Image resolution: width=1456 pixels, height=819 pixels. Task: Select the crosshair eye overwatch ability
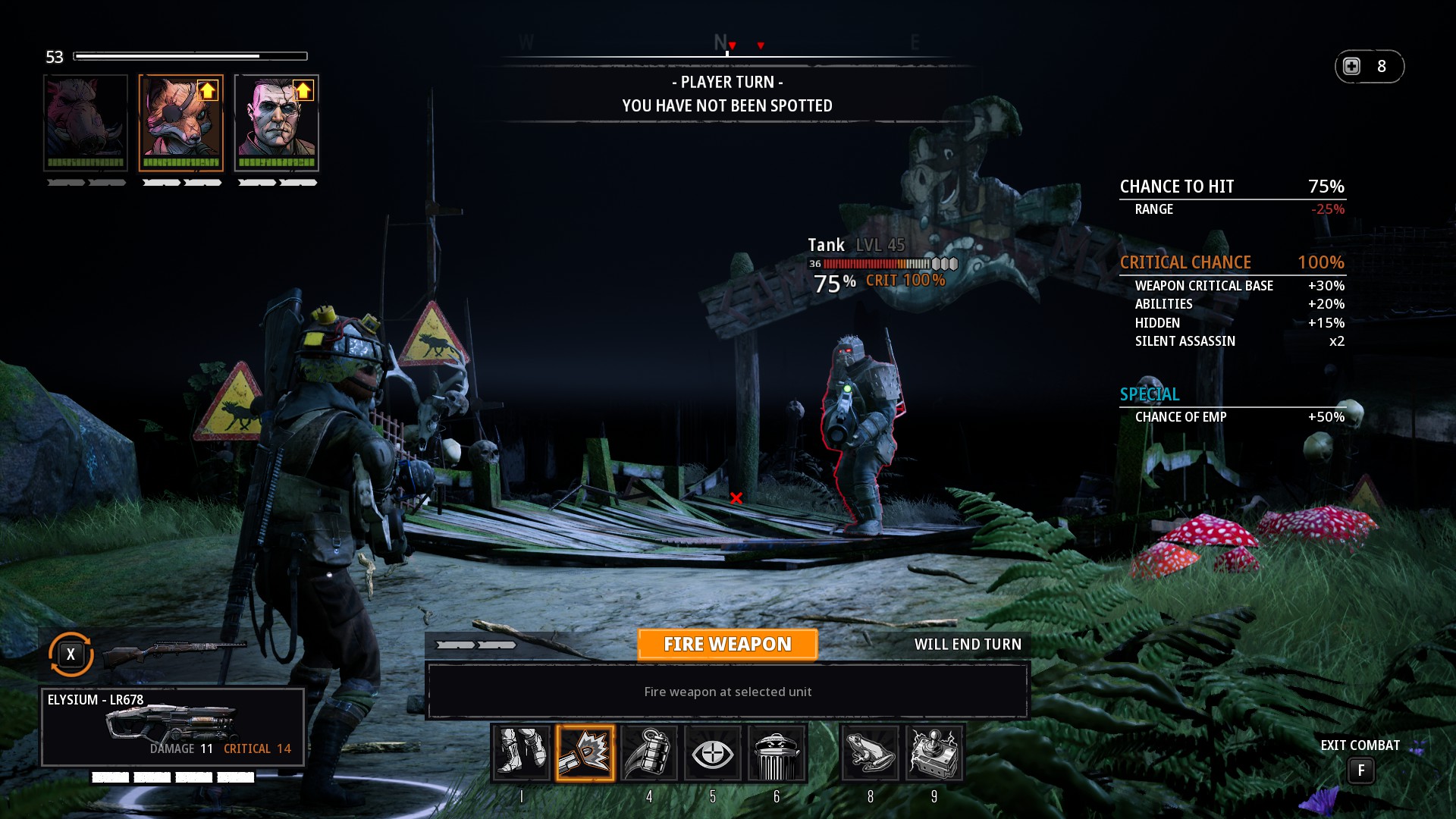713,753
